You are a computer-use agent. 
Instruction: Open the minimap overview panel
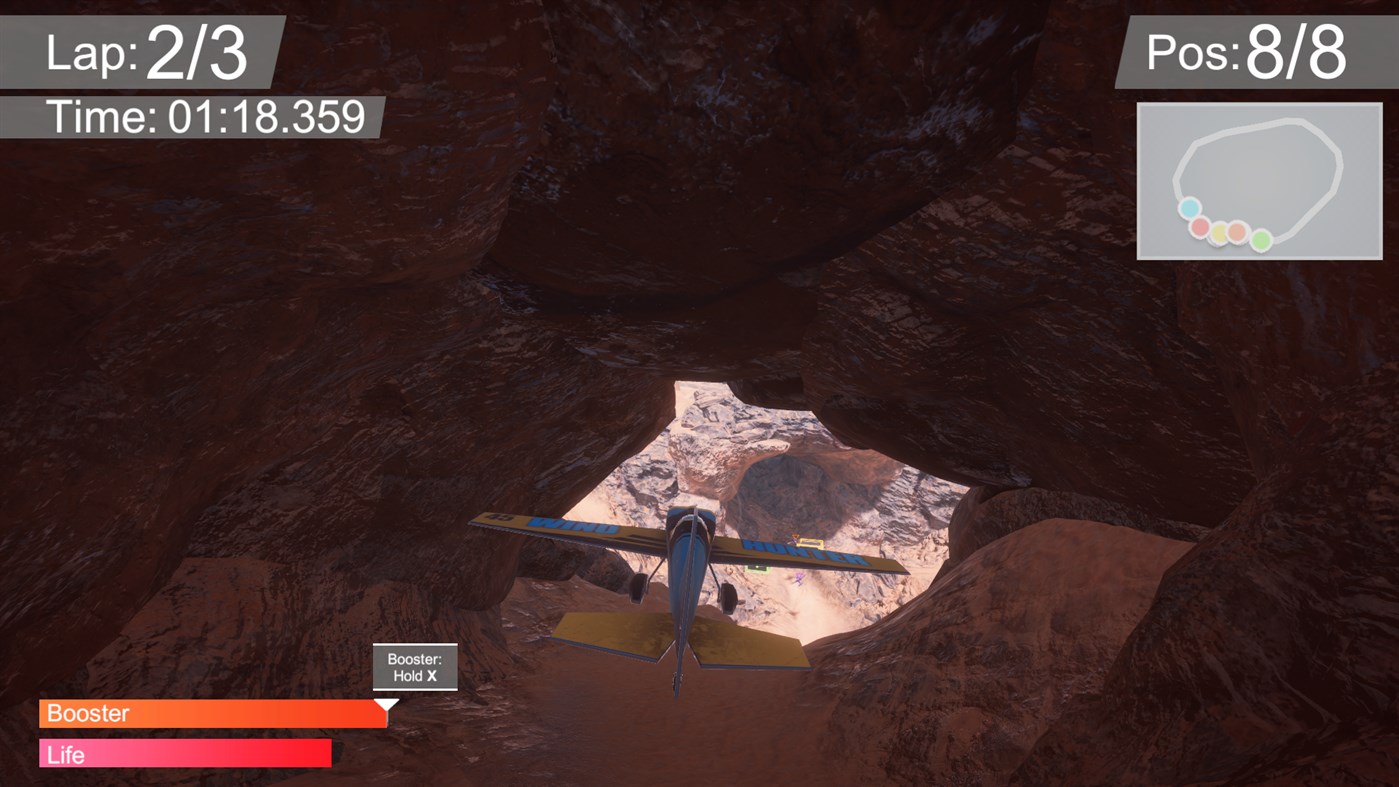pos(1258,180)
